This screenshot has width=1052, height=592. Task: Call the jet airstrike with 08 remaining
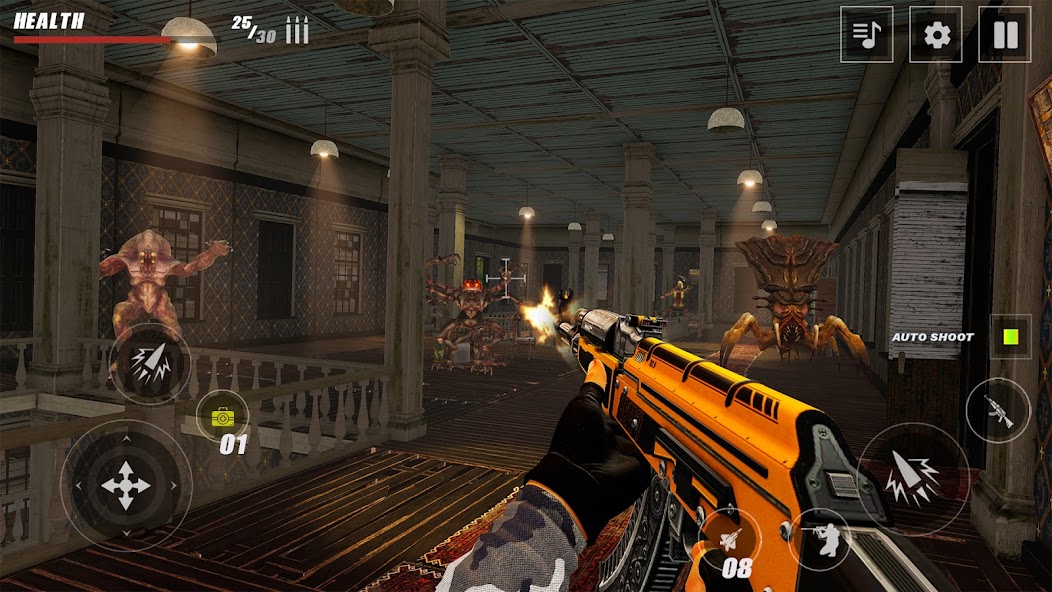click(731, 540)
